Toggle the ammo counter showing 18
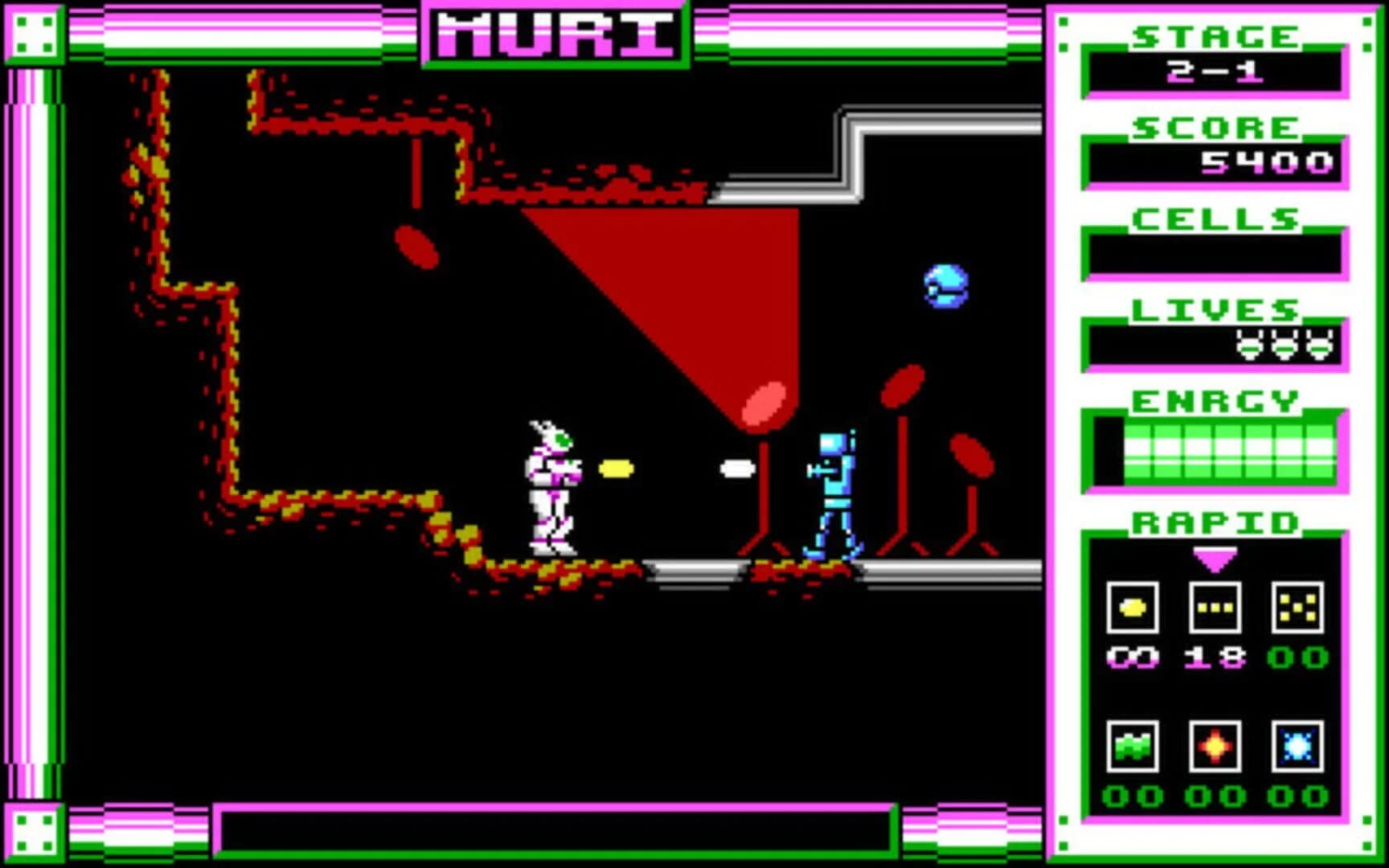The height and width of the screenshot is (868, 1389). tap(1215, 657)
